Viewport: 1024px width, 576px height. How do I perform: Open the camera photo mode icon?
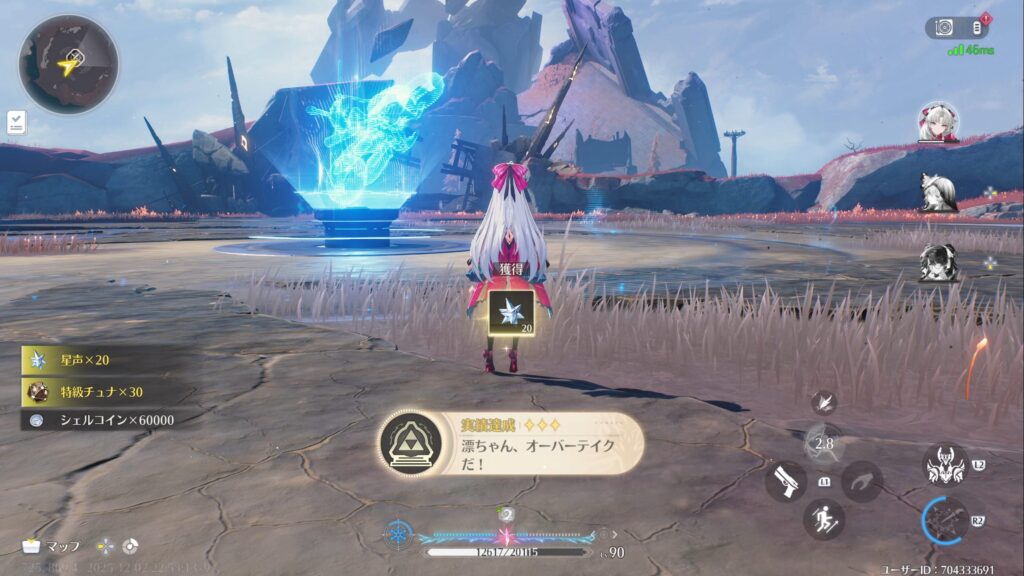[945, 28]
